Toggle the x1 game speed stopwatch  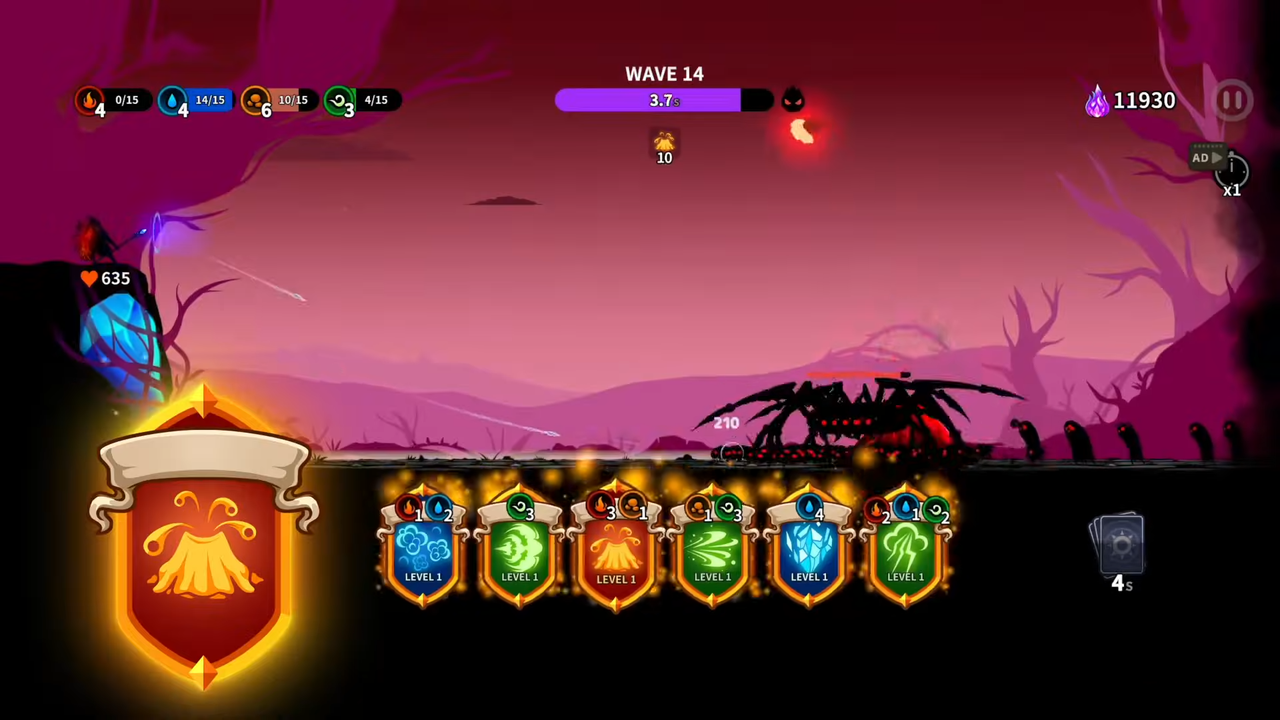pyautogui.click(x=1232, y=174)
